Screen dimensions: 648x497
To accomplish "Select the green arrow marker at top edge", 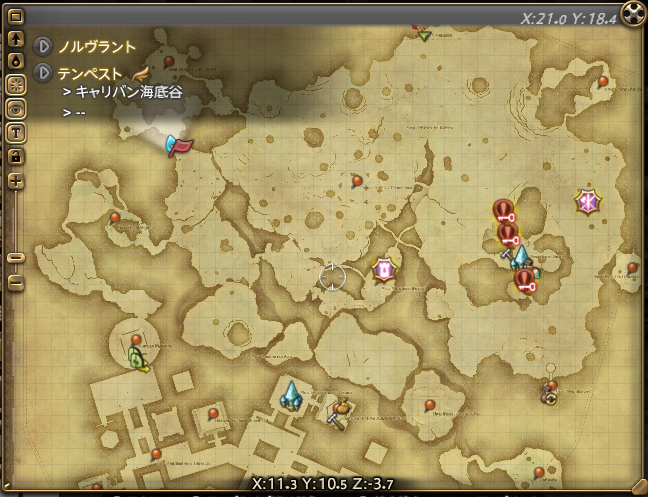I will pos(425,36).
